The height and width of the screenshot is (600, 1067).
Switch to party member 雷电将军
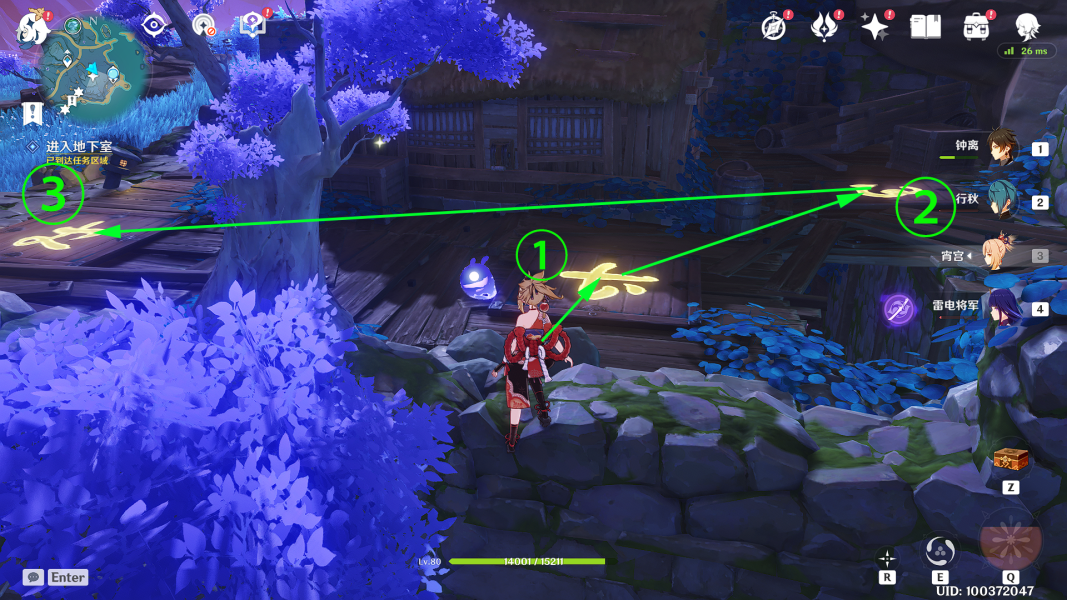pos(1002,308)
